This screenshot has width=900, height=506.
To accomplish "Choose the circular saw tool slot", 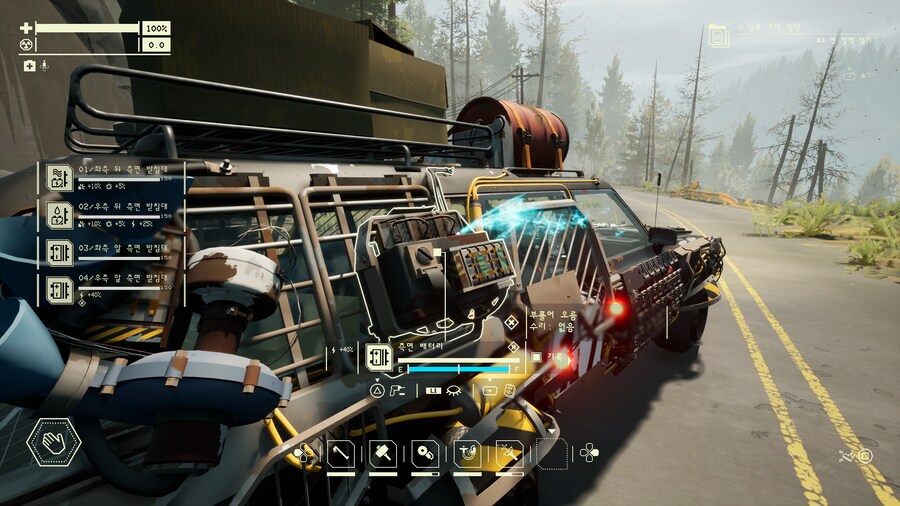I will [x=425, y=453].
